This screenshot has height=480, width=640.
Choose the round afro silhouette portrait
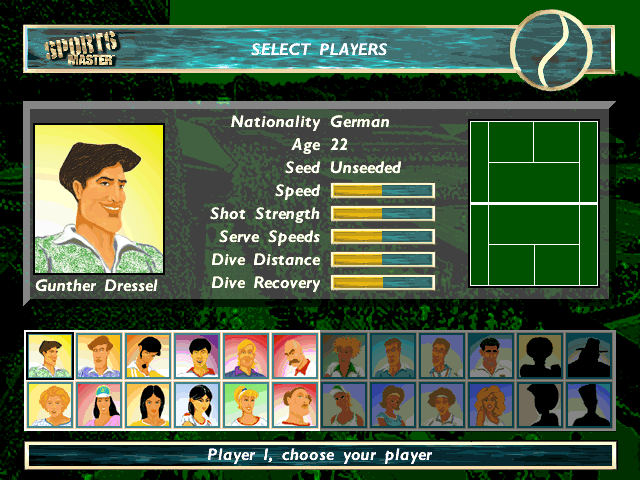[x=540, y=356]
